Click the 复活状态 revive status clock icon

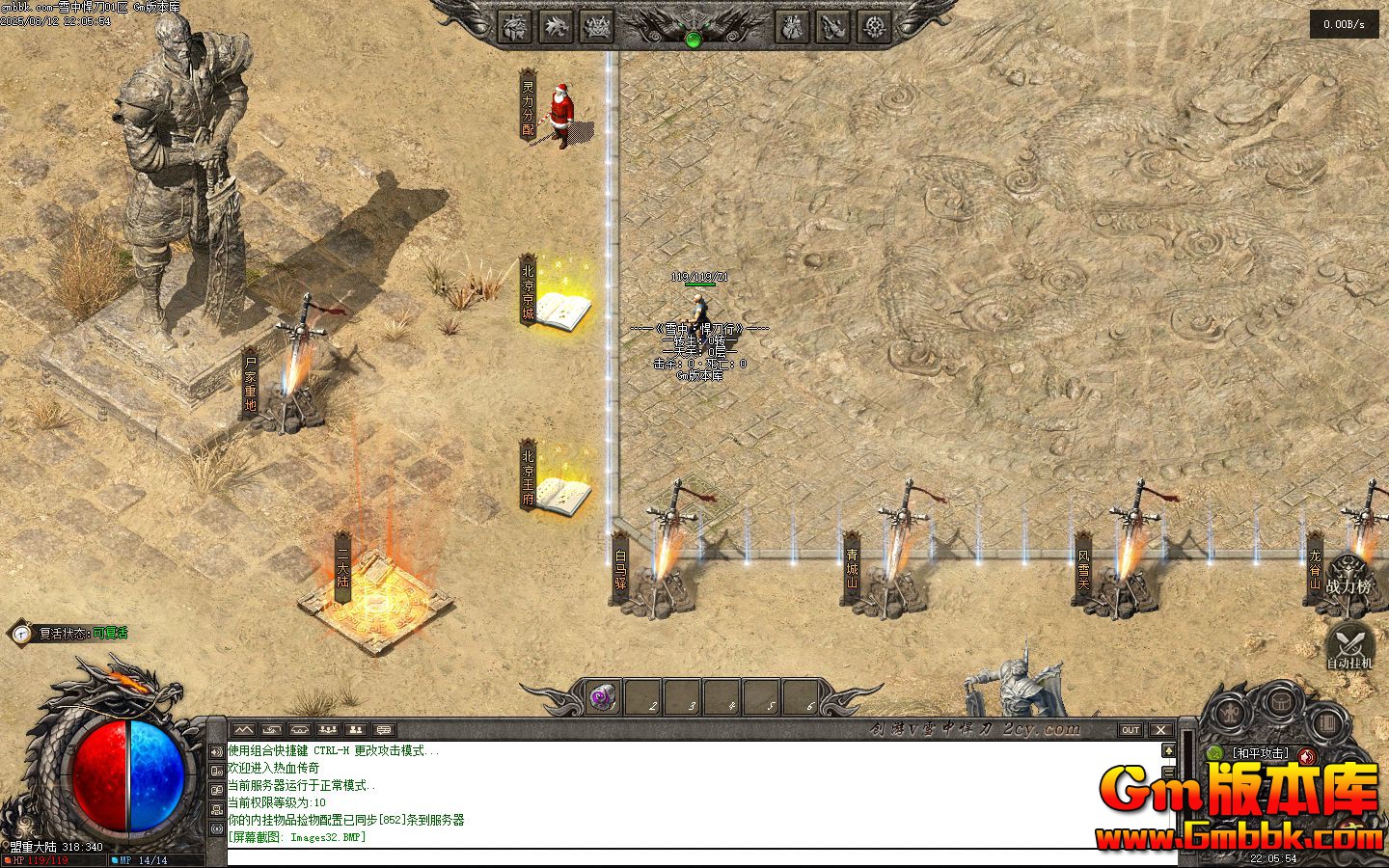click(x=21, y=634)
